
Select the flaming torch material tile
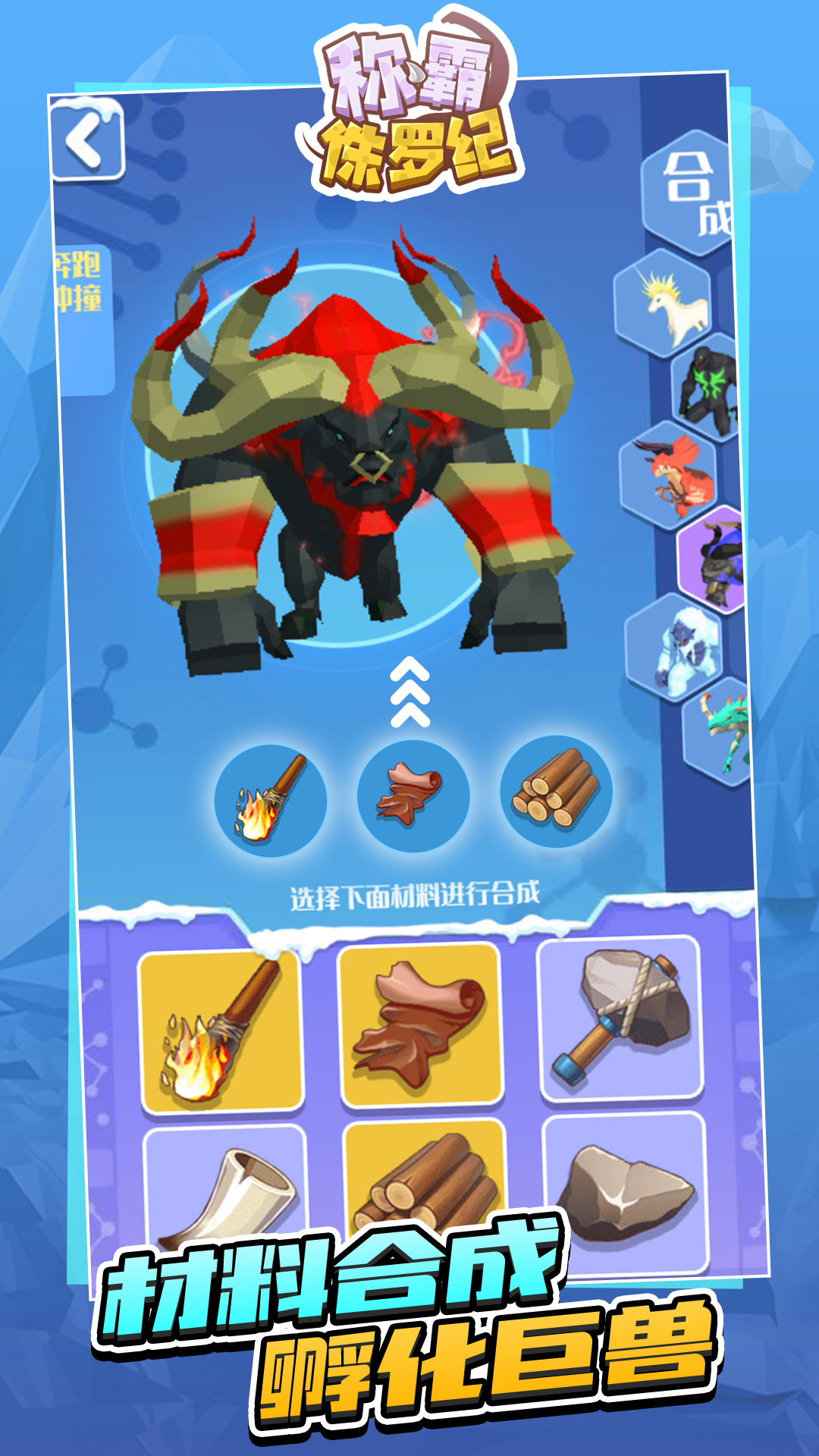(221, 1031)
